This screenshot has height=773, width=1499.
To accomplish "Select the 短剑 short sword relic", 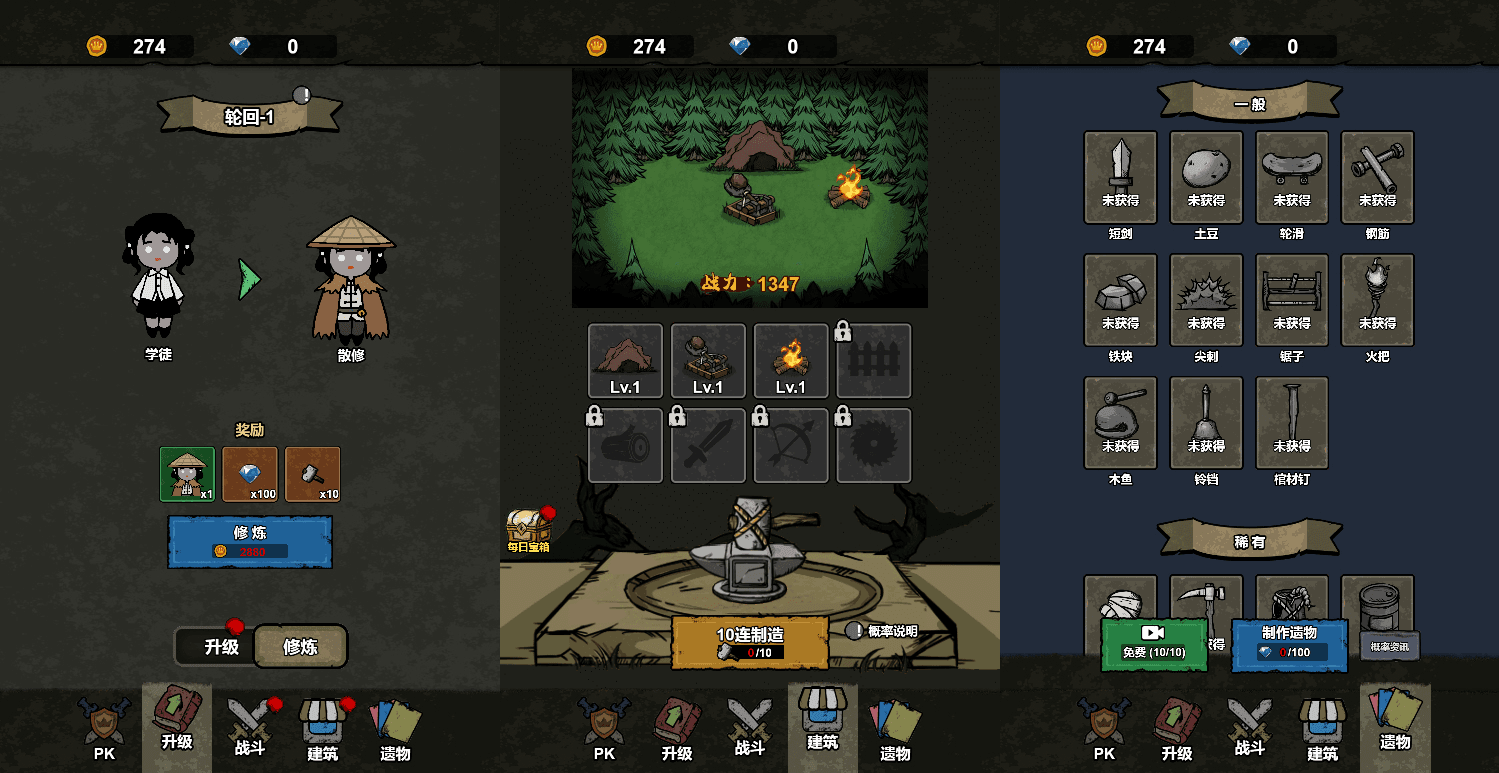I will [1120, 177].
